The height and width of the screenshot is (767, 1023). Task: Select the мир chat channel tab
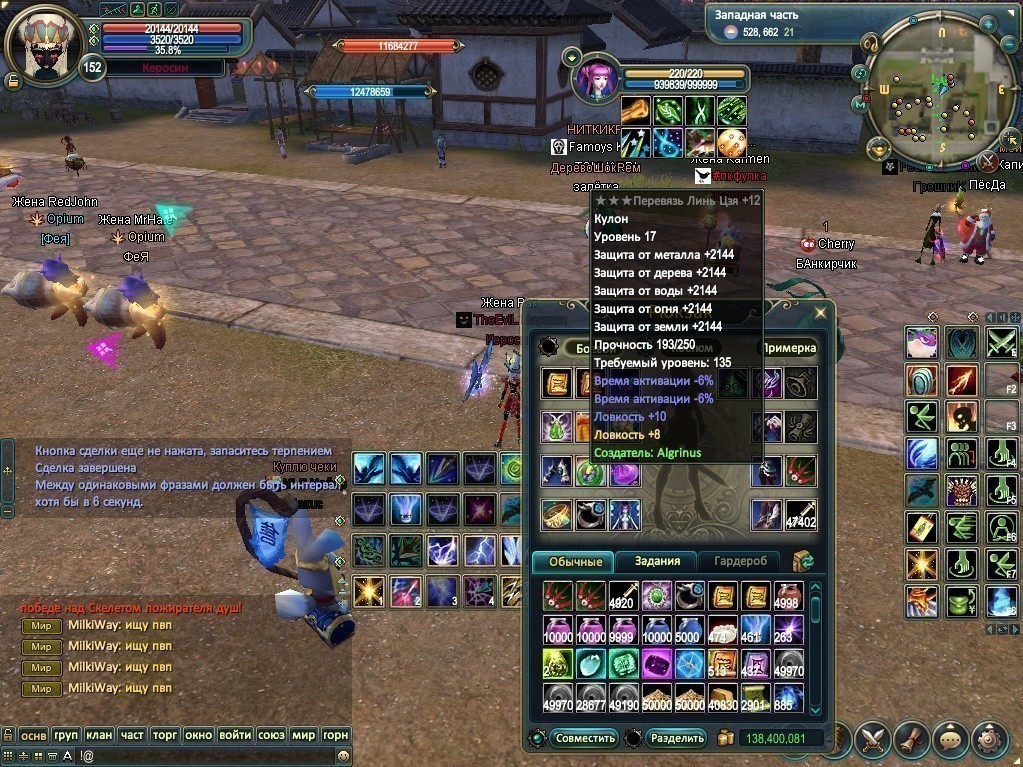[x=304, y=735]
